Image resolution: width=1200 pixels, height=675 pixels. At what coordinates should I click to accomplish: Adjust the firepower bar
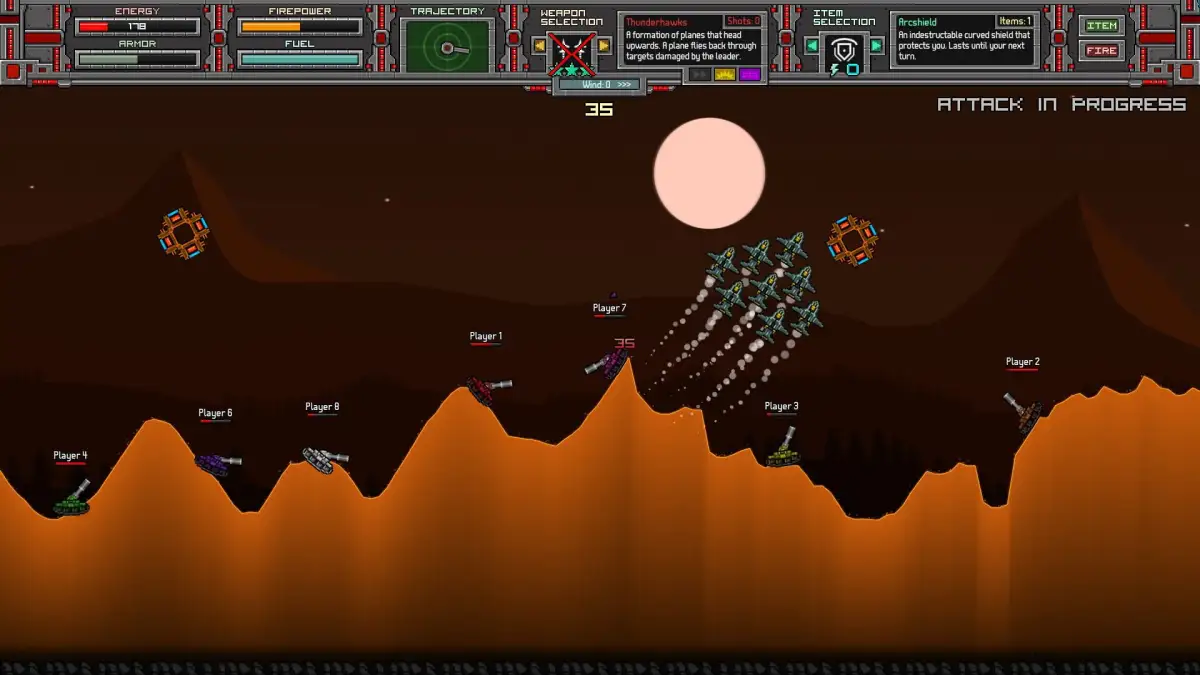tap(300, 27)
